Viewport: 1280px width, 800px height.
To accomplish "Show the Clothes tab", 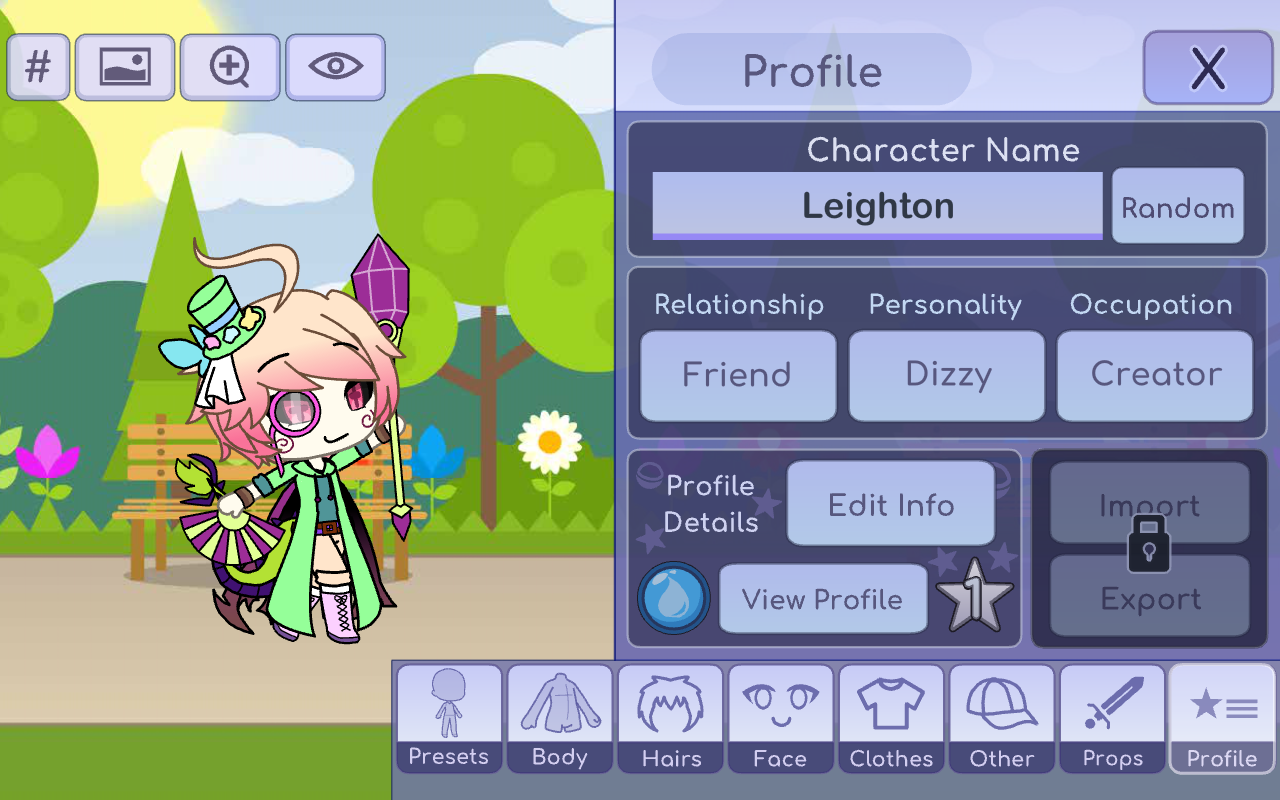I will 891,718.
